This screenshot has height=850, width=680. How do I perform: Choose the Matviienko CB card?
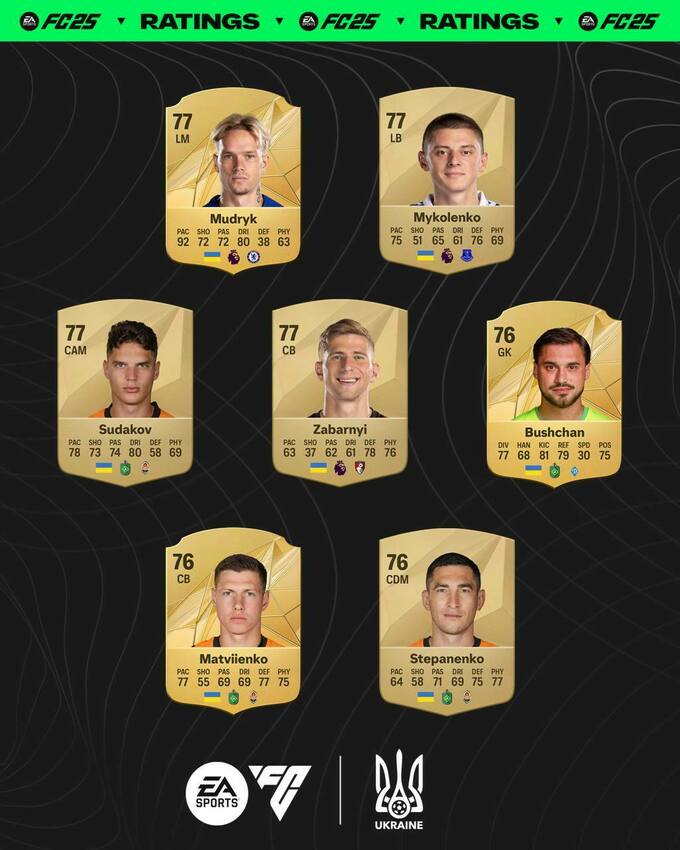point(233,620)
